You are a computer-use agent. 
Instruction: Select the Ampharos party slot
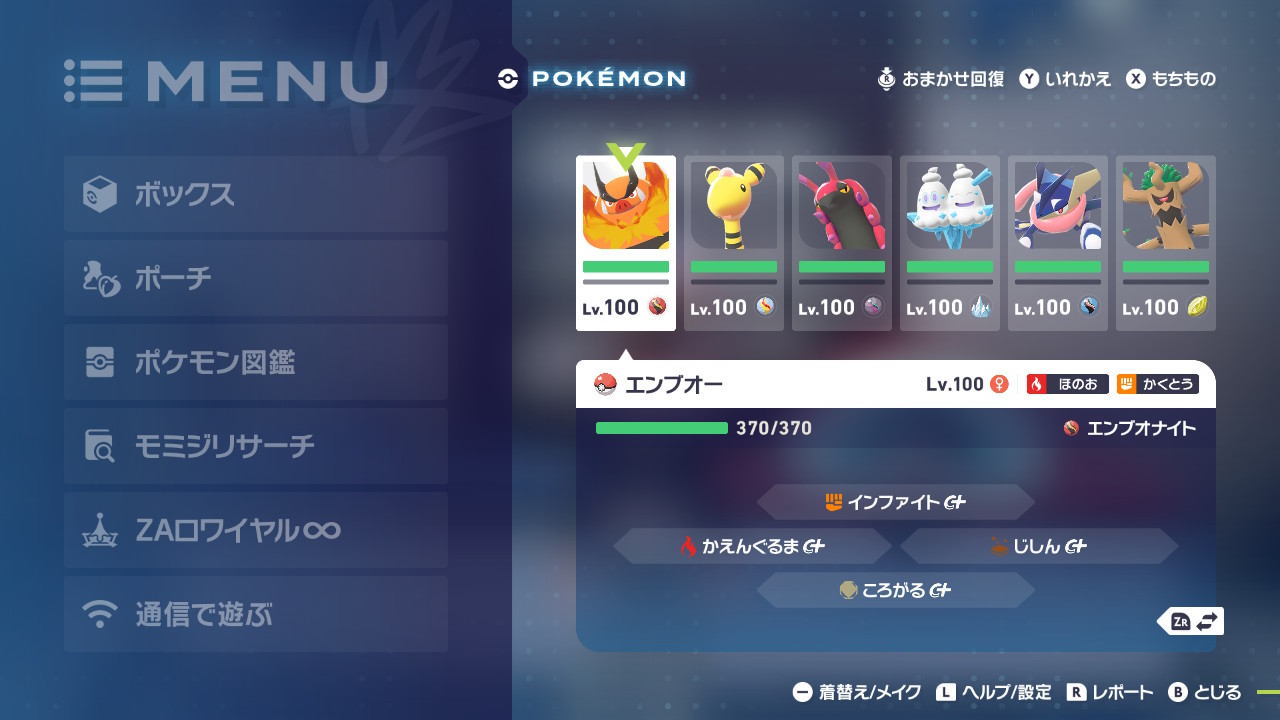tap(734, 243)
